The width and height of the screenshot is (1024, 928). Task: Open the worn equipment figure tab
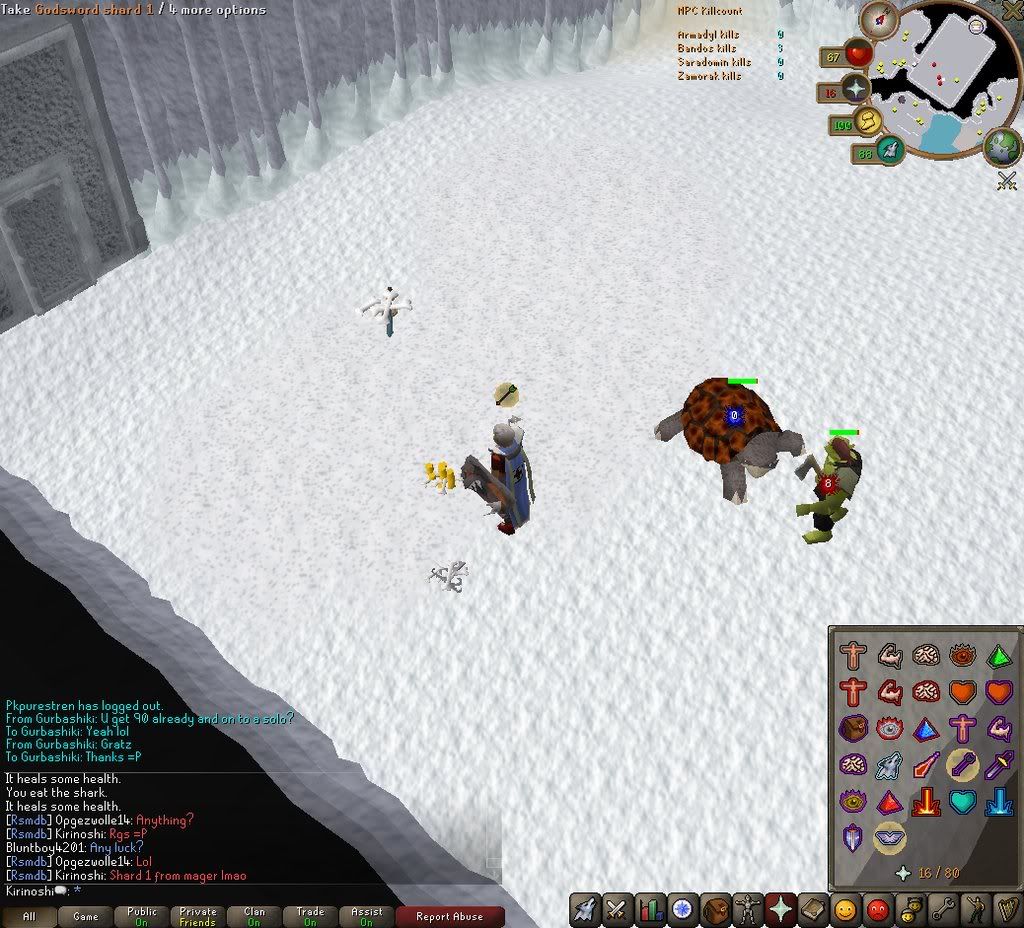coord(748,910)
